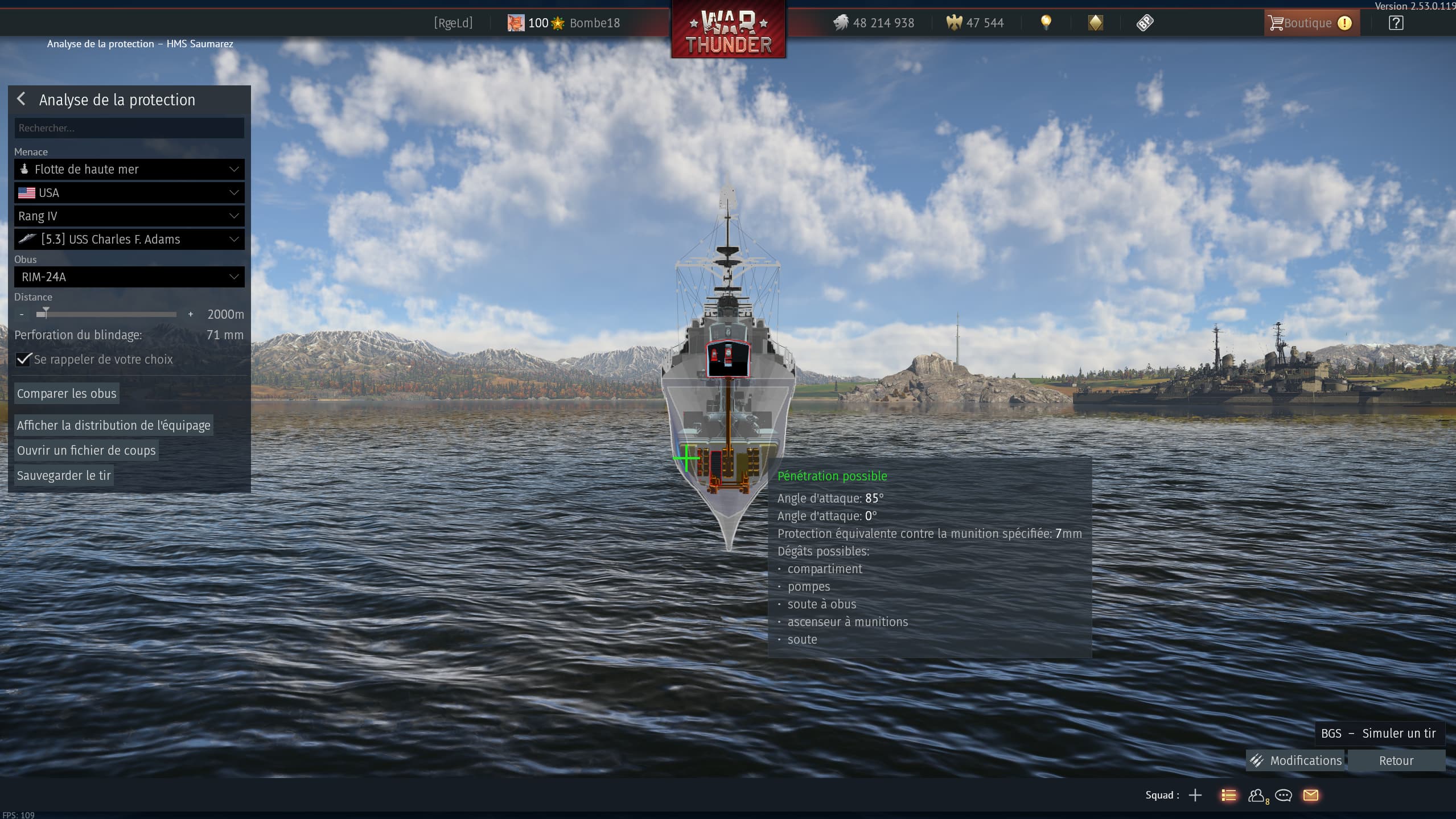Screen dimensions: 1456x819
Task: Choose Ouvrir un fichier de coups
Action: (86, 450)
